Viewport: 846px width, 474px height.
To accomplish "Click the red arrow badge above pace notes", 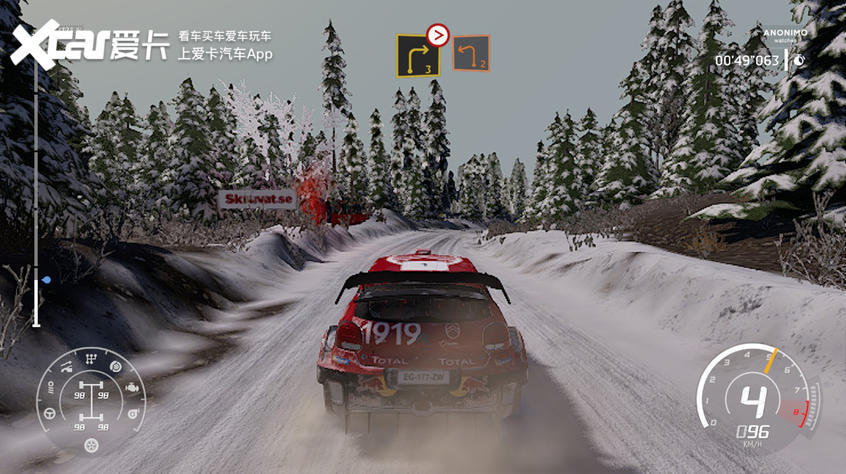I will 436,36.
